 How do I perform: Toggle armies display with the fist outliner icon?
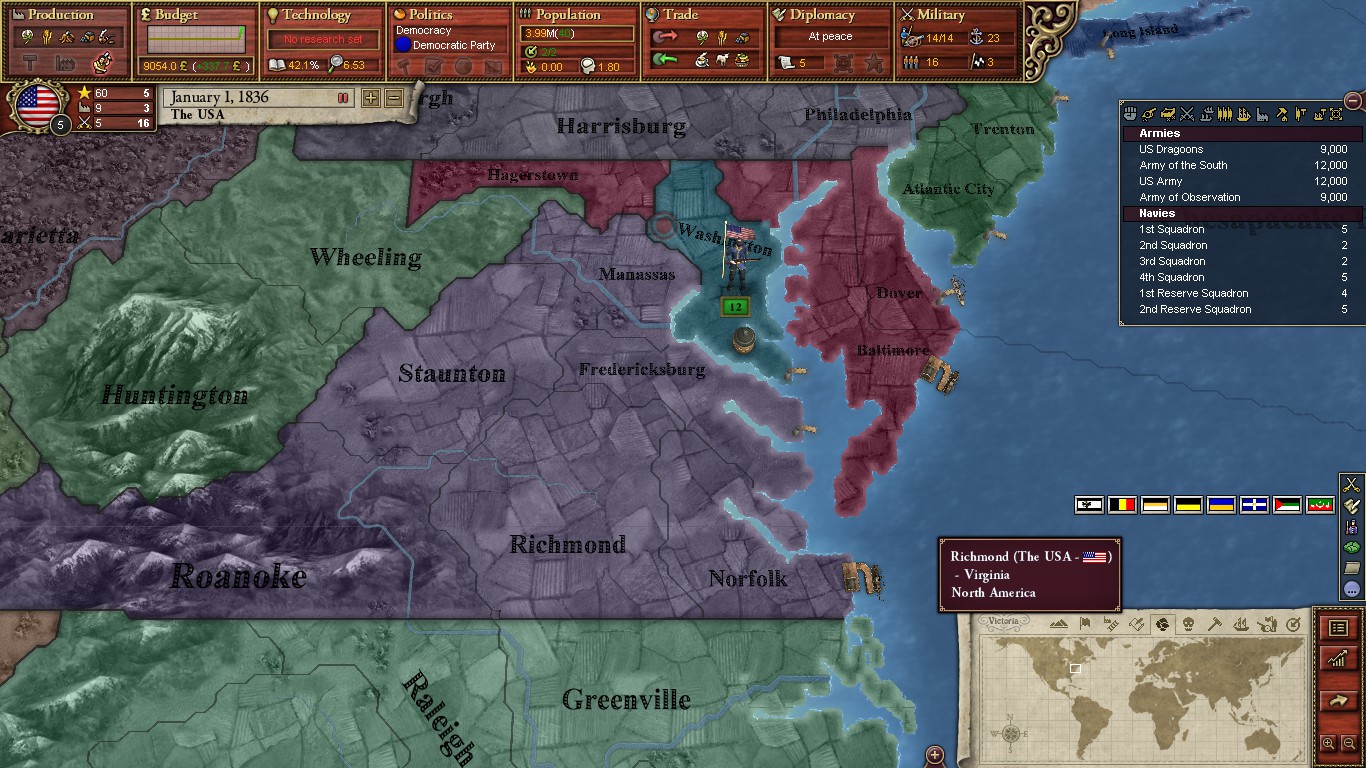pos(1130,114)
